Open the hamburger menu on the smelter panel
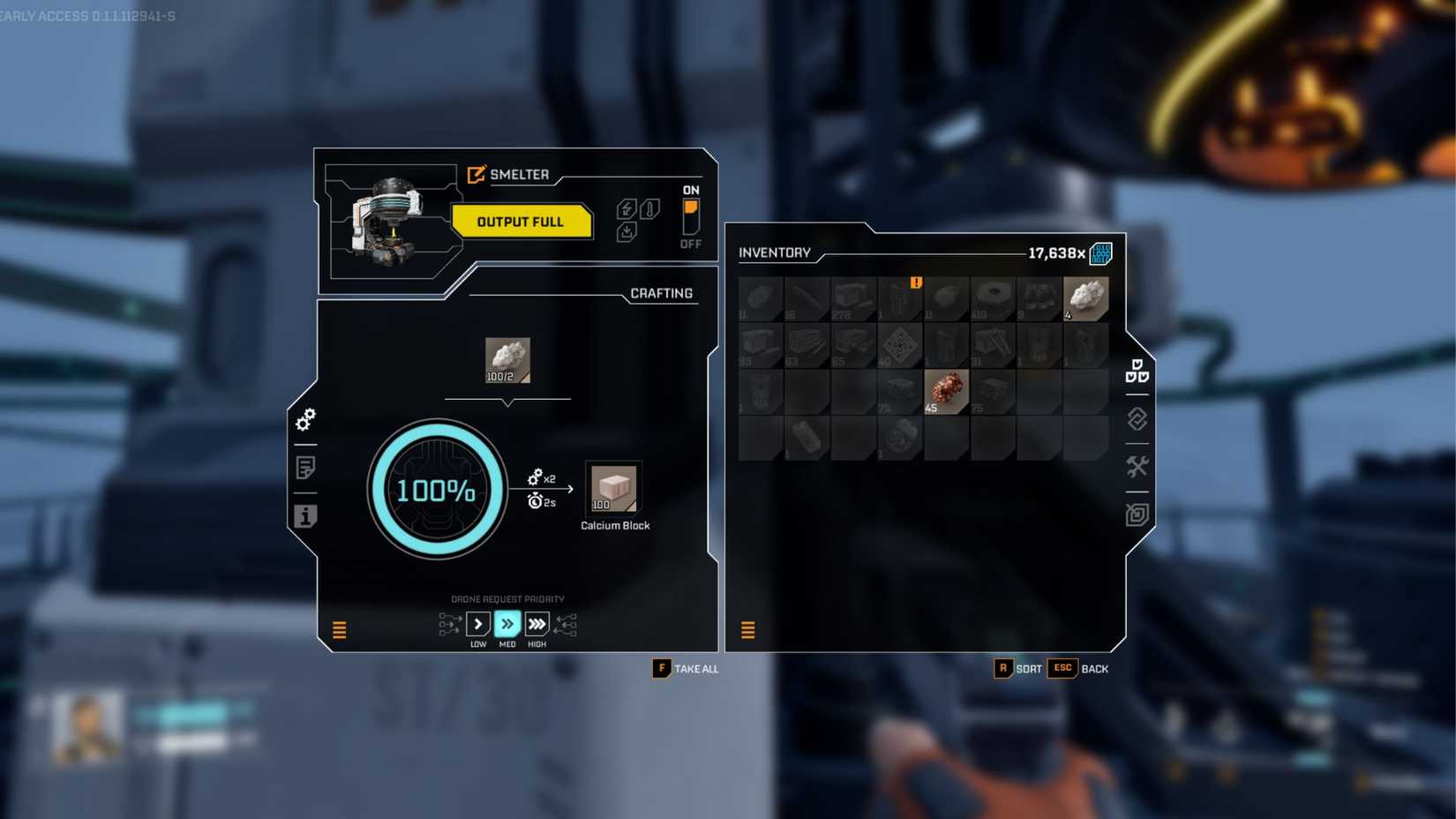The image size is (1456, 819). [338, 630]
